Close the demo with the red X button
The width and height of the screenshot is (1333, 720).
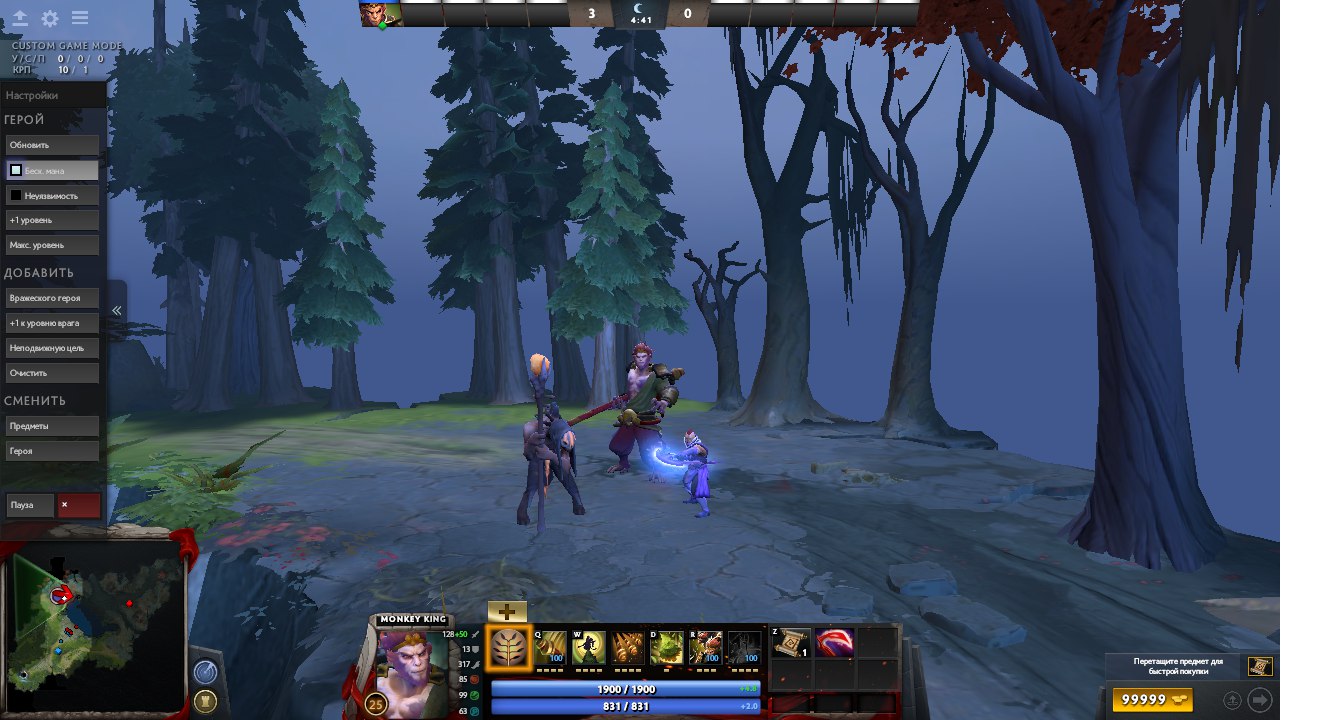pos(78,505)
